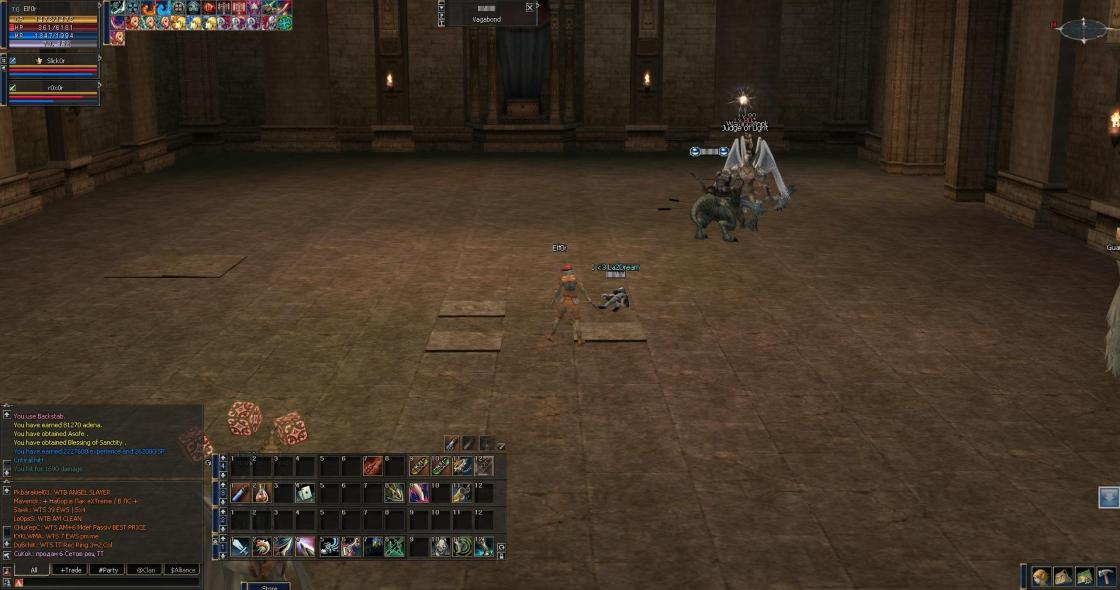Click the chat message input field
Viewport: 1120px width, 590px height.
pyautogui.click(x=110, y=583)
